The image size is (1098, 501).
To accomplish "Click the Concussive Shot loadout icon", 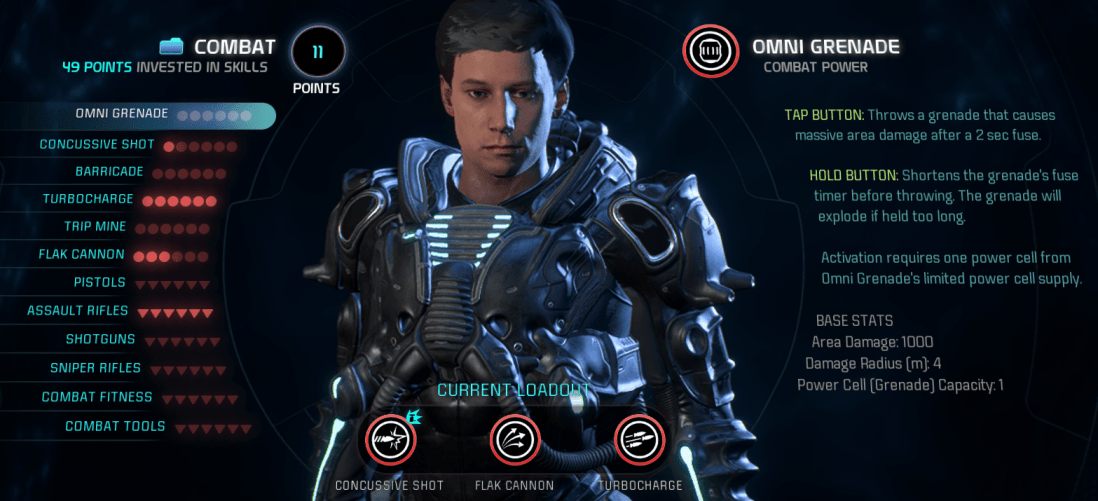I will 389,441.
